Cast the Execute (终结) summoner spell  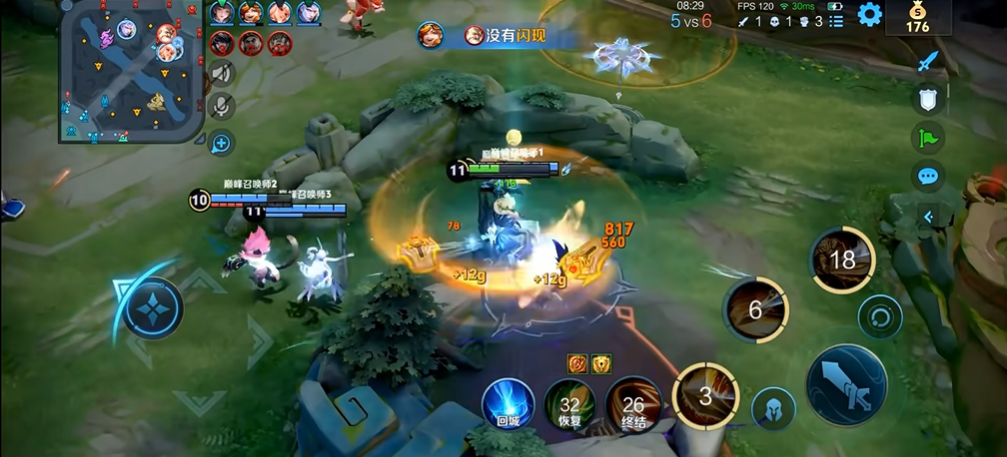[633, 405]
